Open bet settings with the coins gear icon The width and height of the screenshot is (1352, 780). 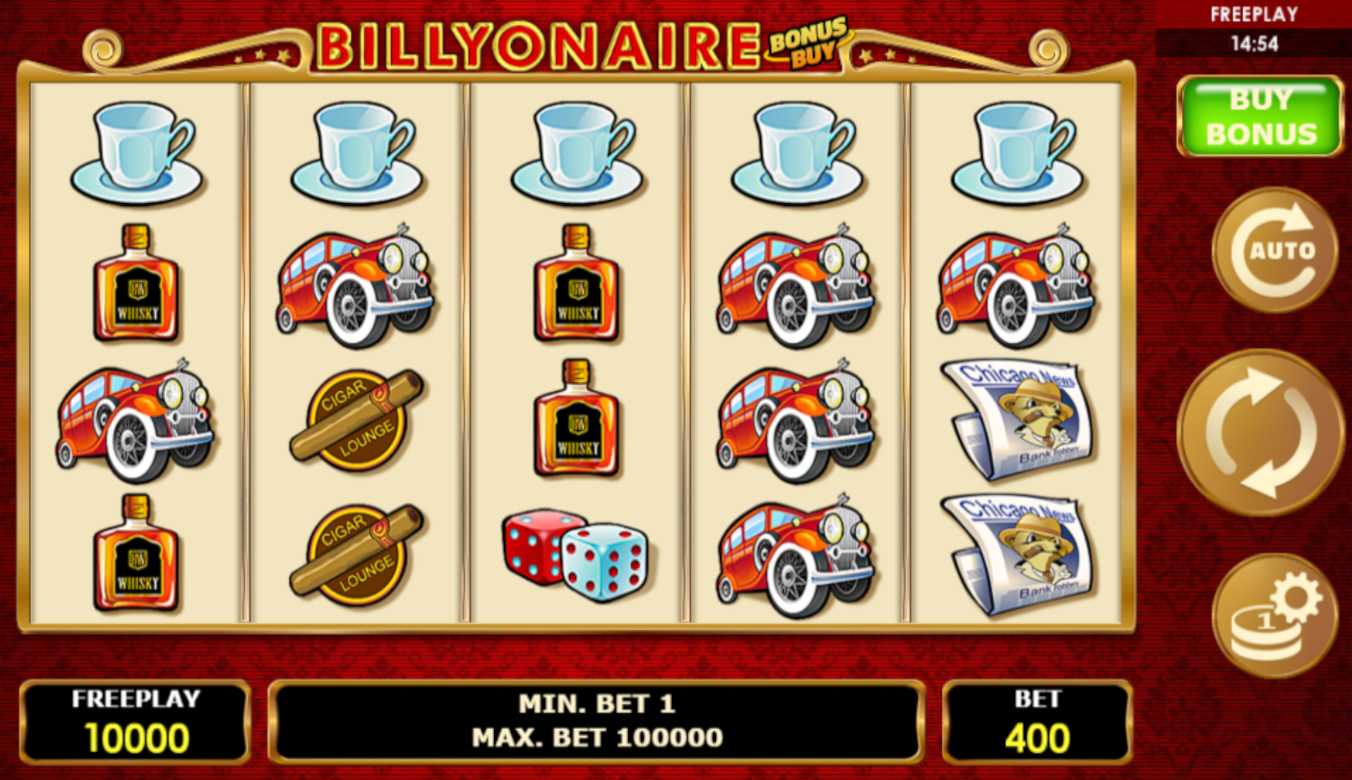coord(1275,615)
